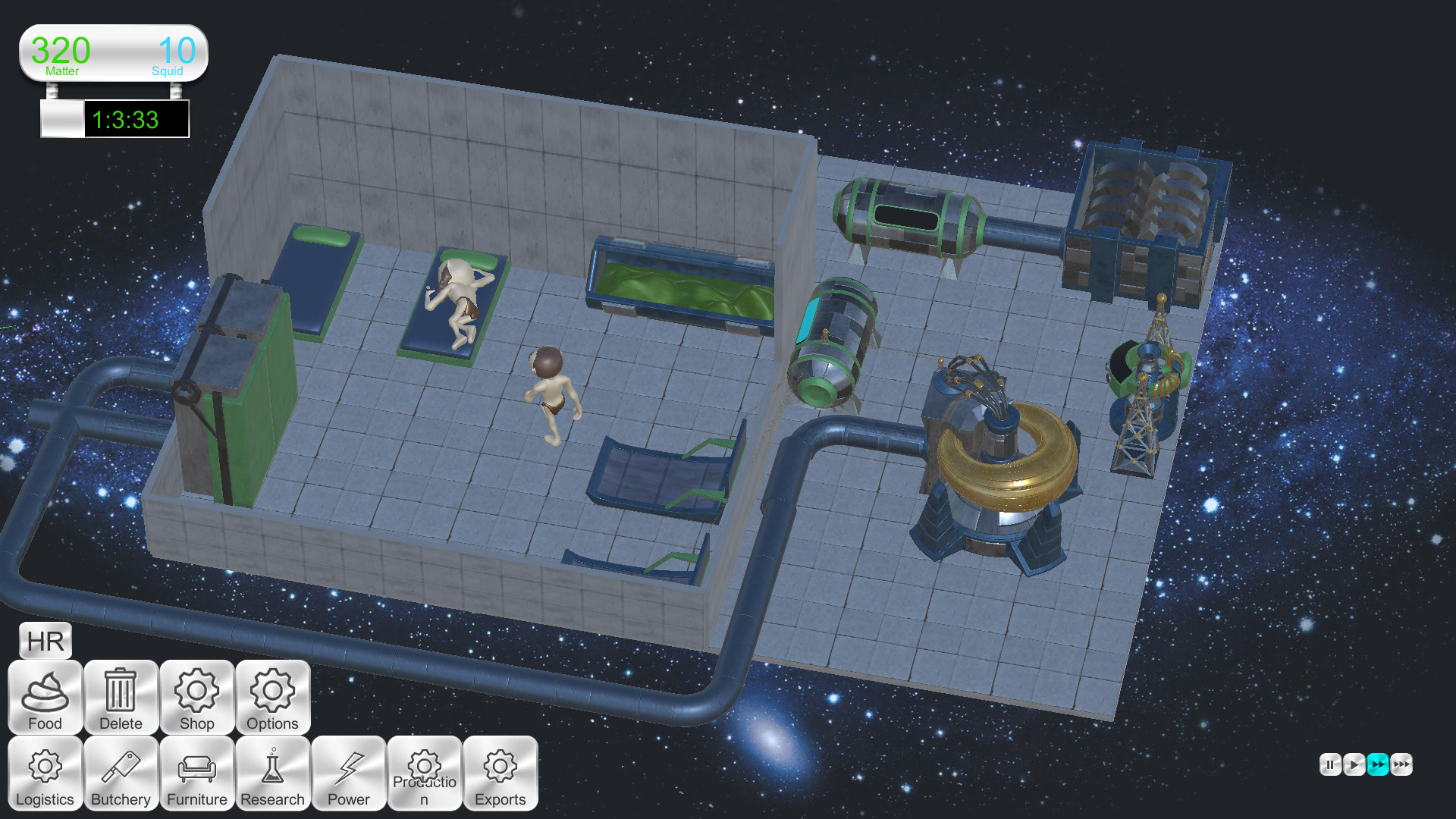
Task: Open the HR panel
Action: pos(45,640)
